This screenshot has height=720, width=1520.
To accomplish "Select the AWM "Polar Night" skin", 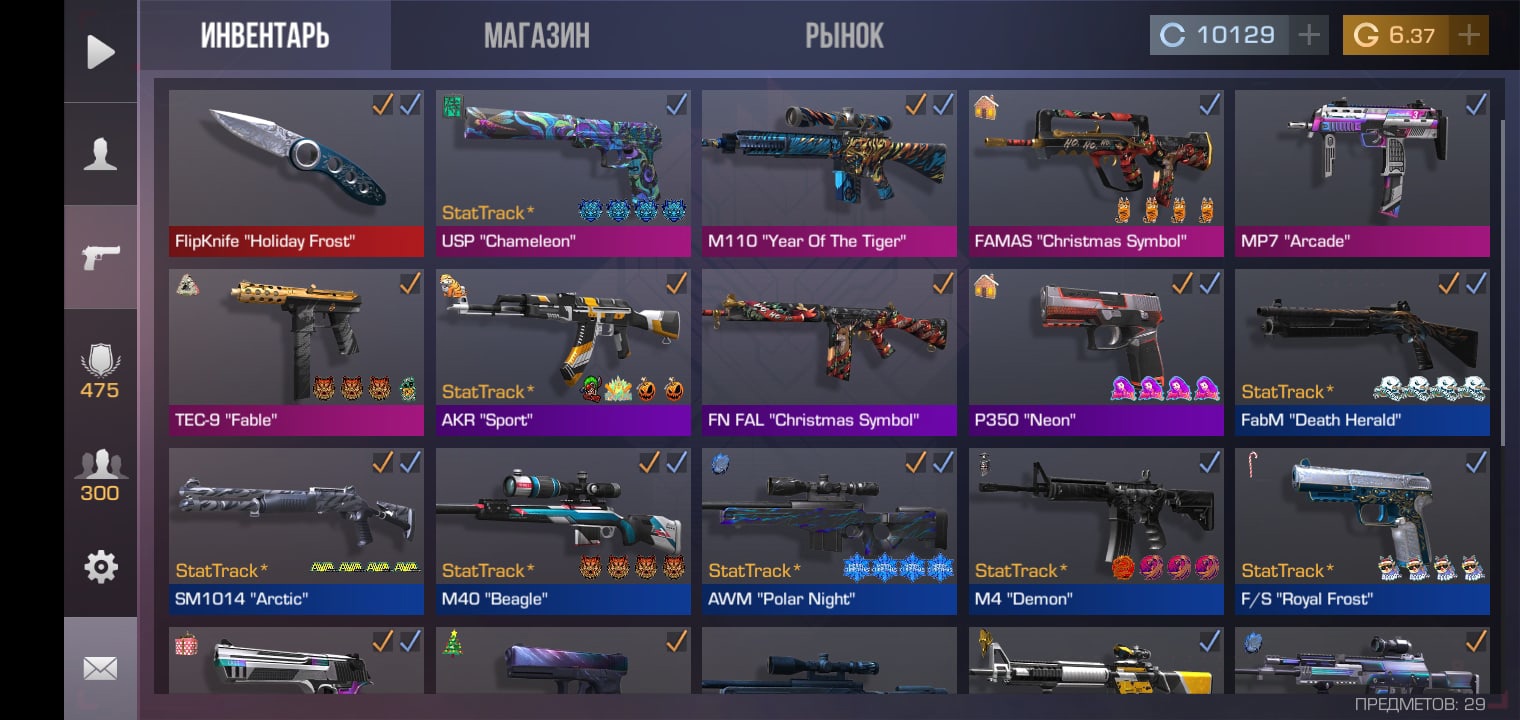I will pyautogui.click(x=829, y=531).
